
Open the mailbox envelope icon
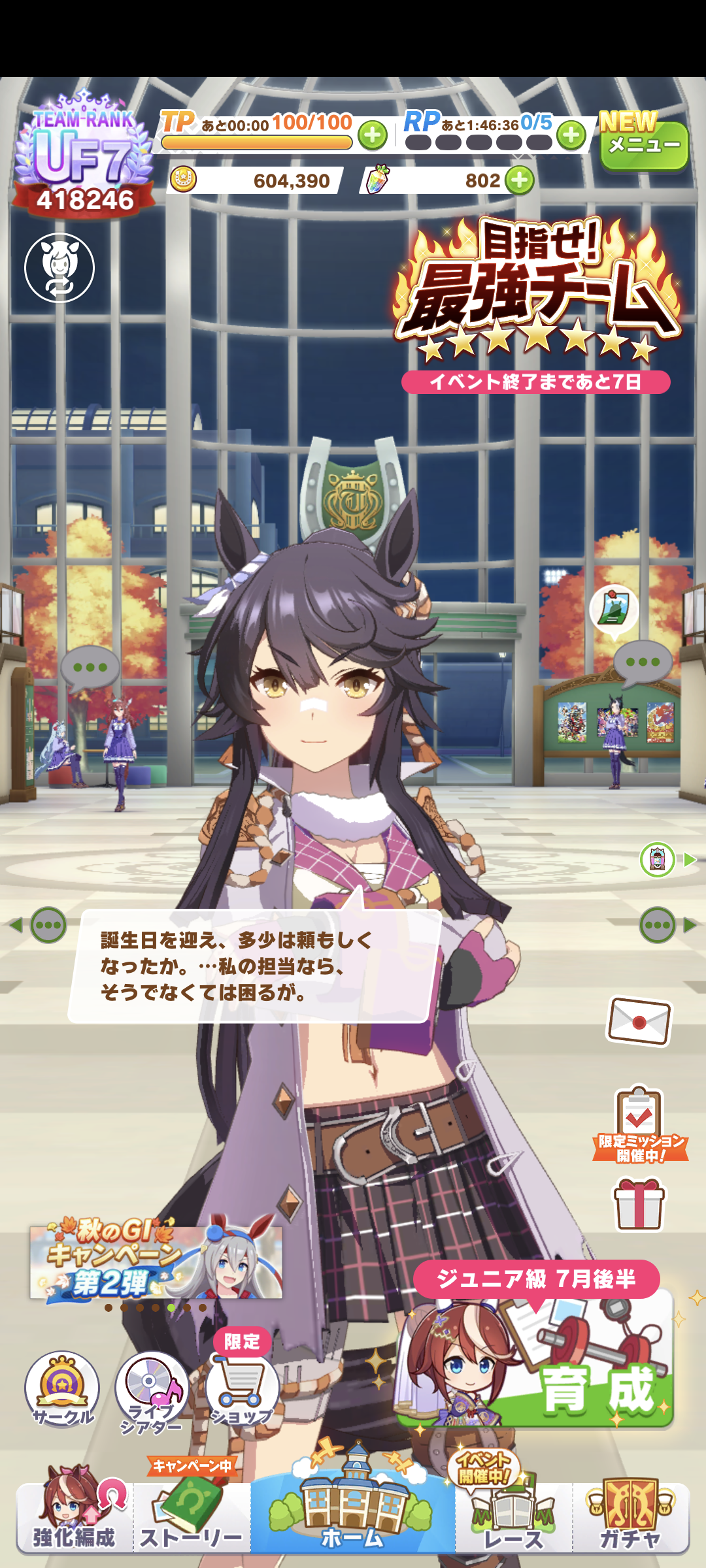pyautogui.click(x=639, y=1021)
